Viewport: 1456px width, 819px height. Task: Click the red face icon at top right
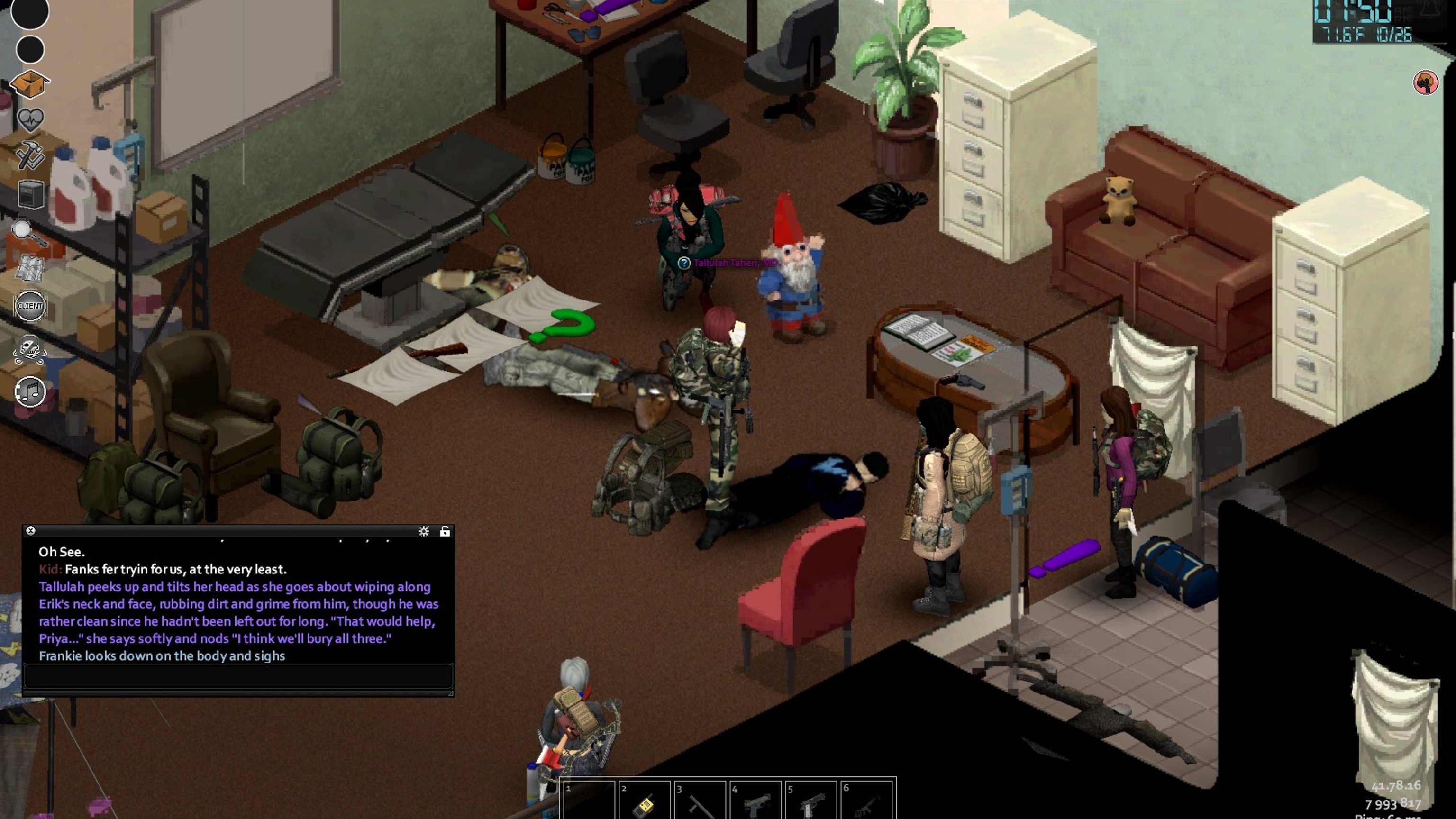1426,83
